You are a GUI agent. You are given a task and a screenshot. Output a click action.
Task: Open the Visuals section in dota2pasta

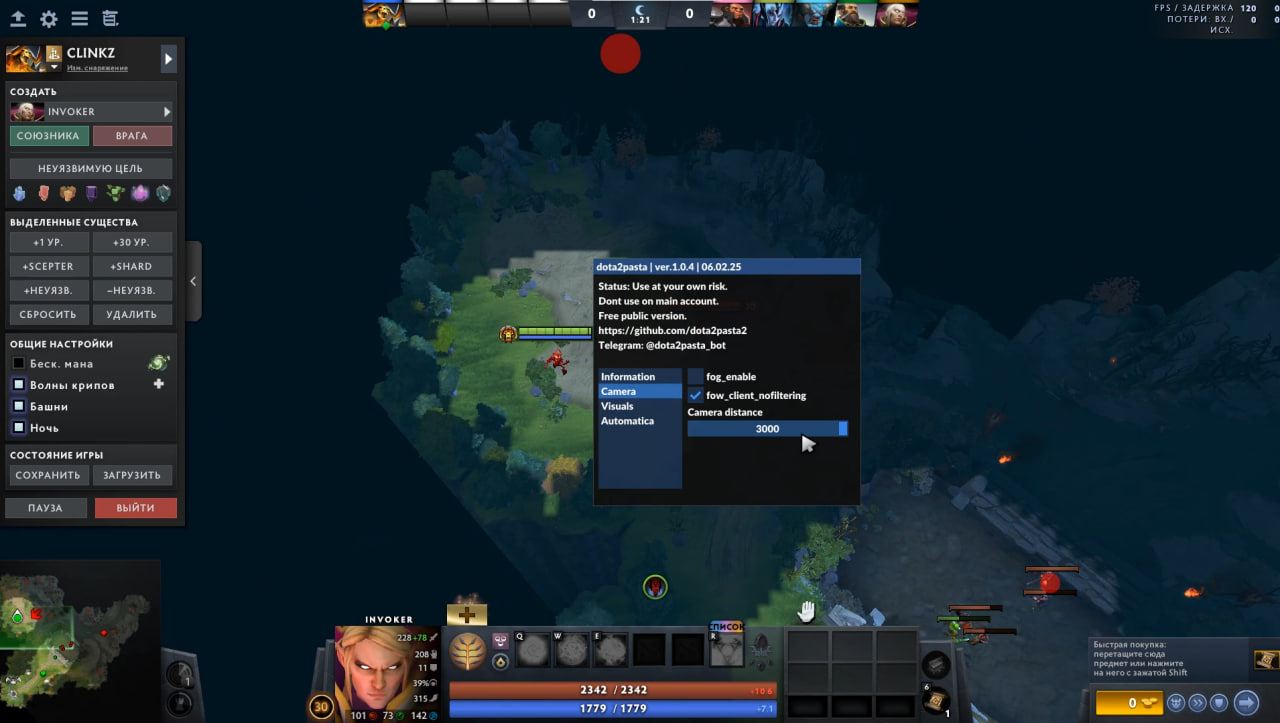click(617, 406)
